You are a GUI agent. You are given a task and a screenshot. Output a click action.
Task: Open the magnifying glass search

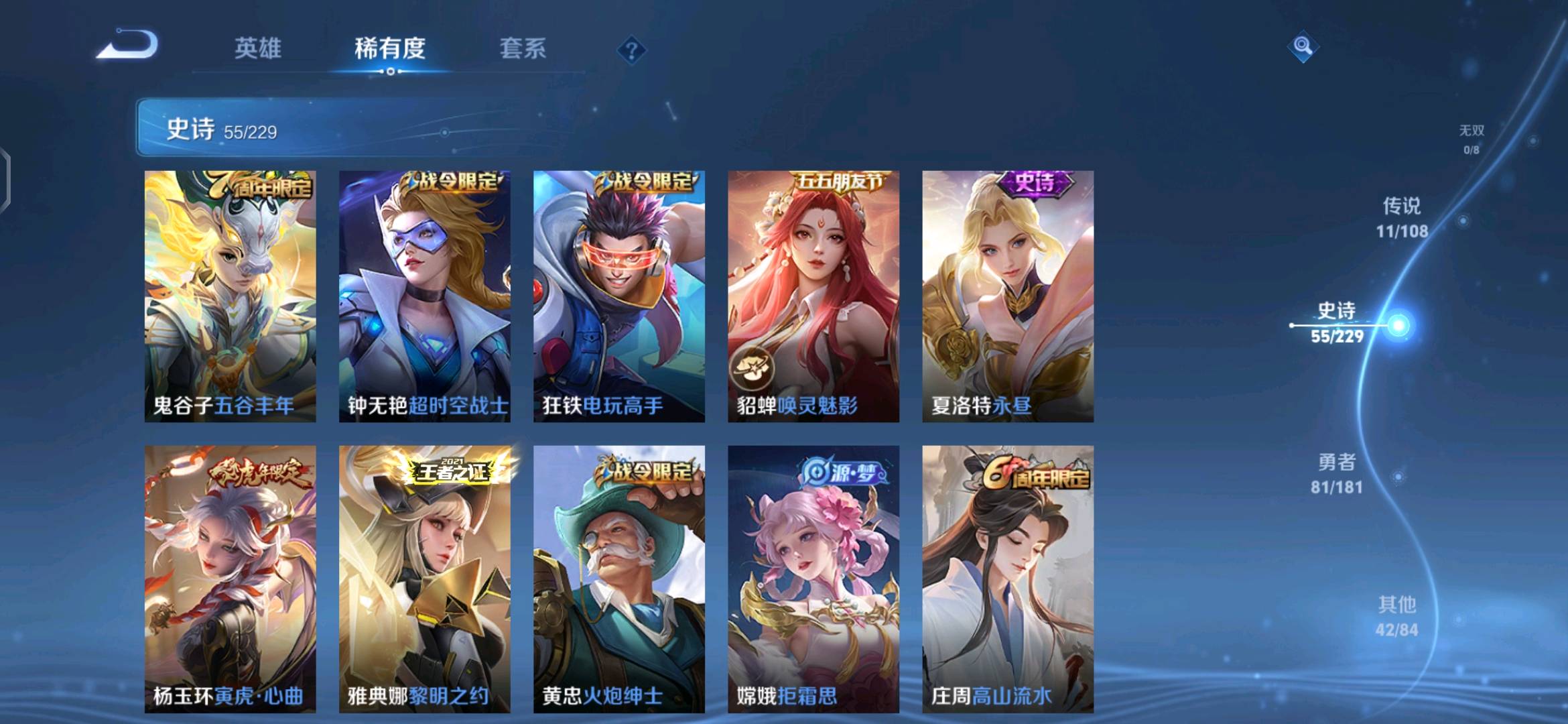click(x=1303, y=46)
